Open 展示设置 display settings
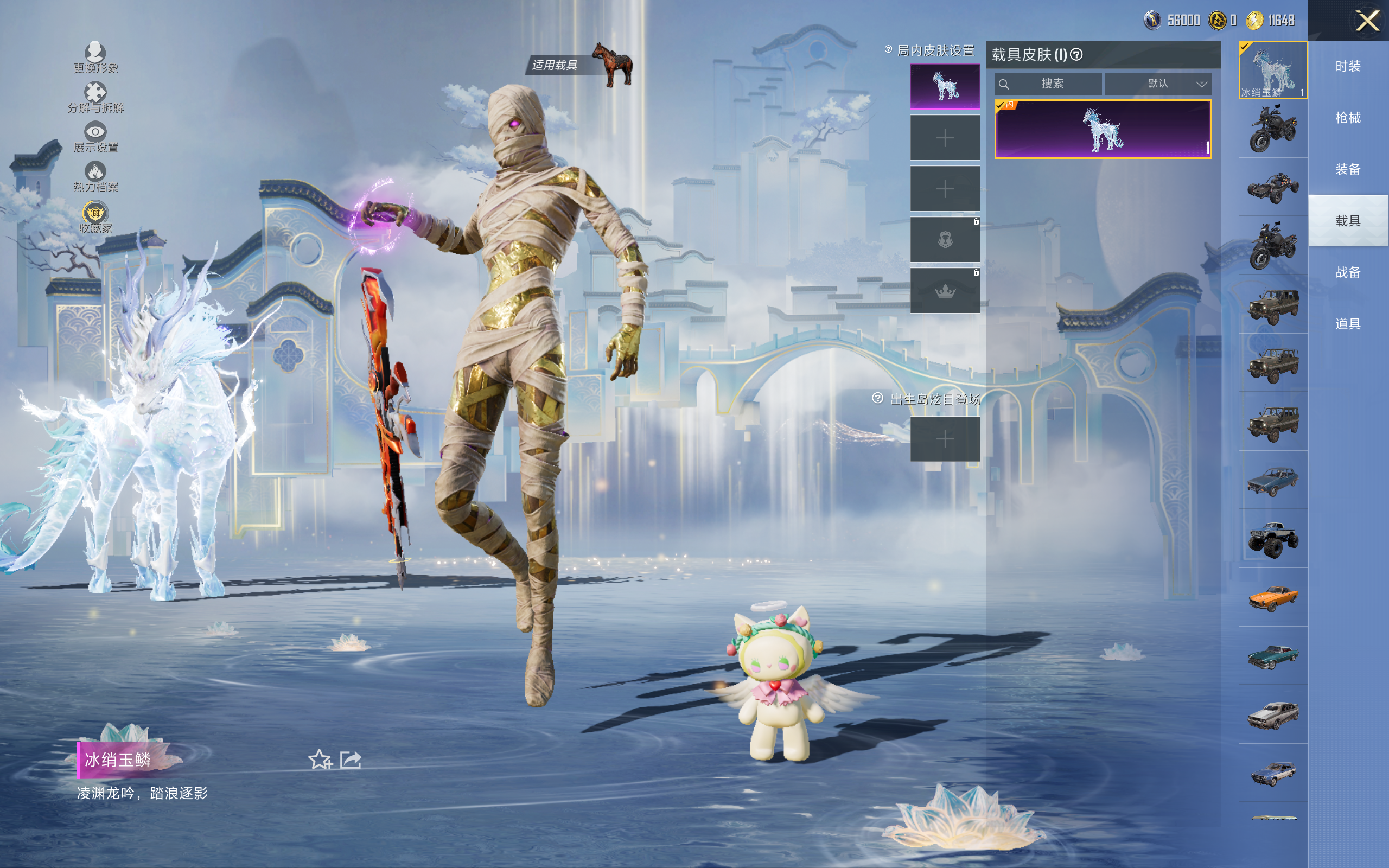Screen dimensions: 1389x868 click(x=95, y=137)
